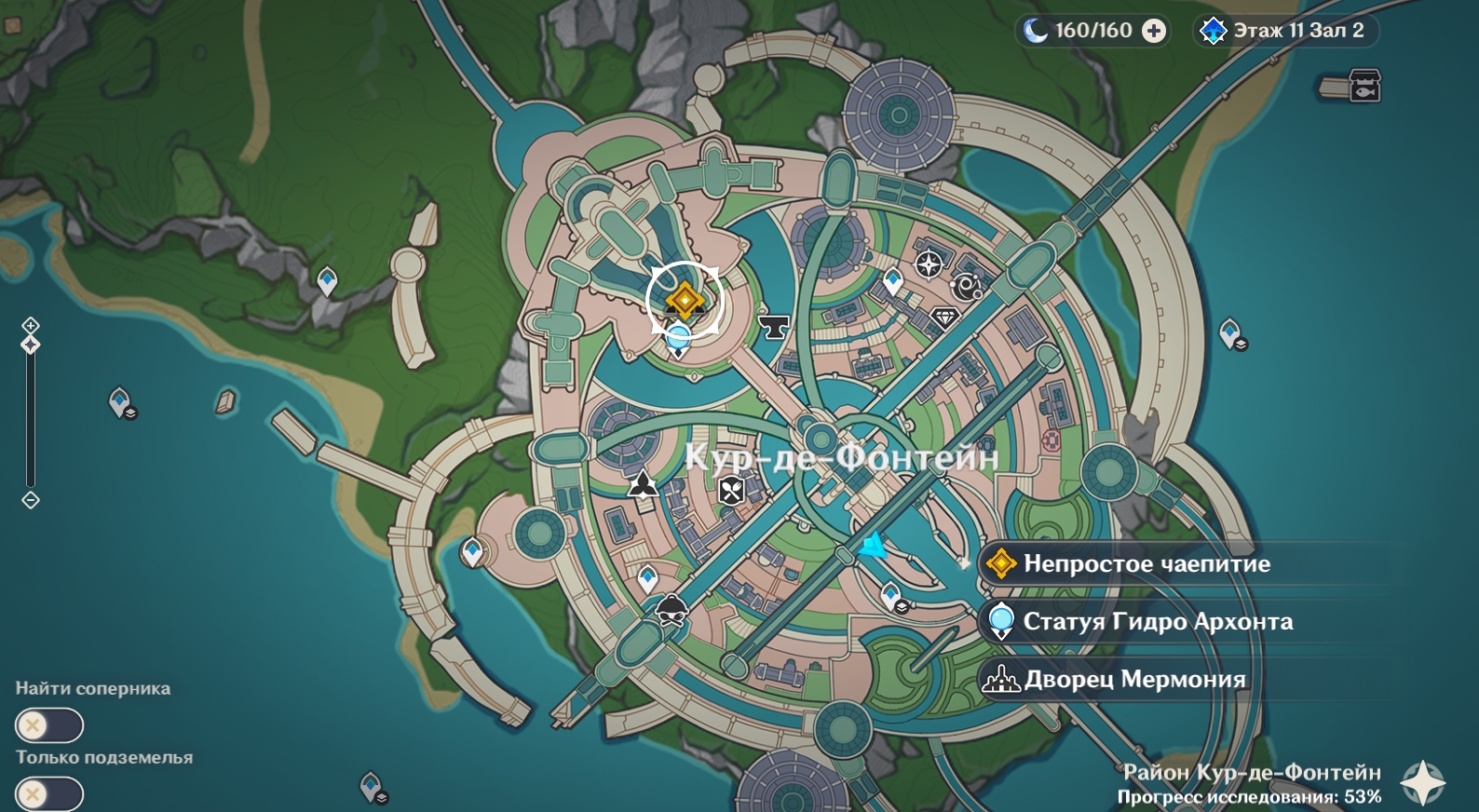Add Original Resin with the plus button
The height and width of the screenshot is (812, 1479).
click(1154, 31)
